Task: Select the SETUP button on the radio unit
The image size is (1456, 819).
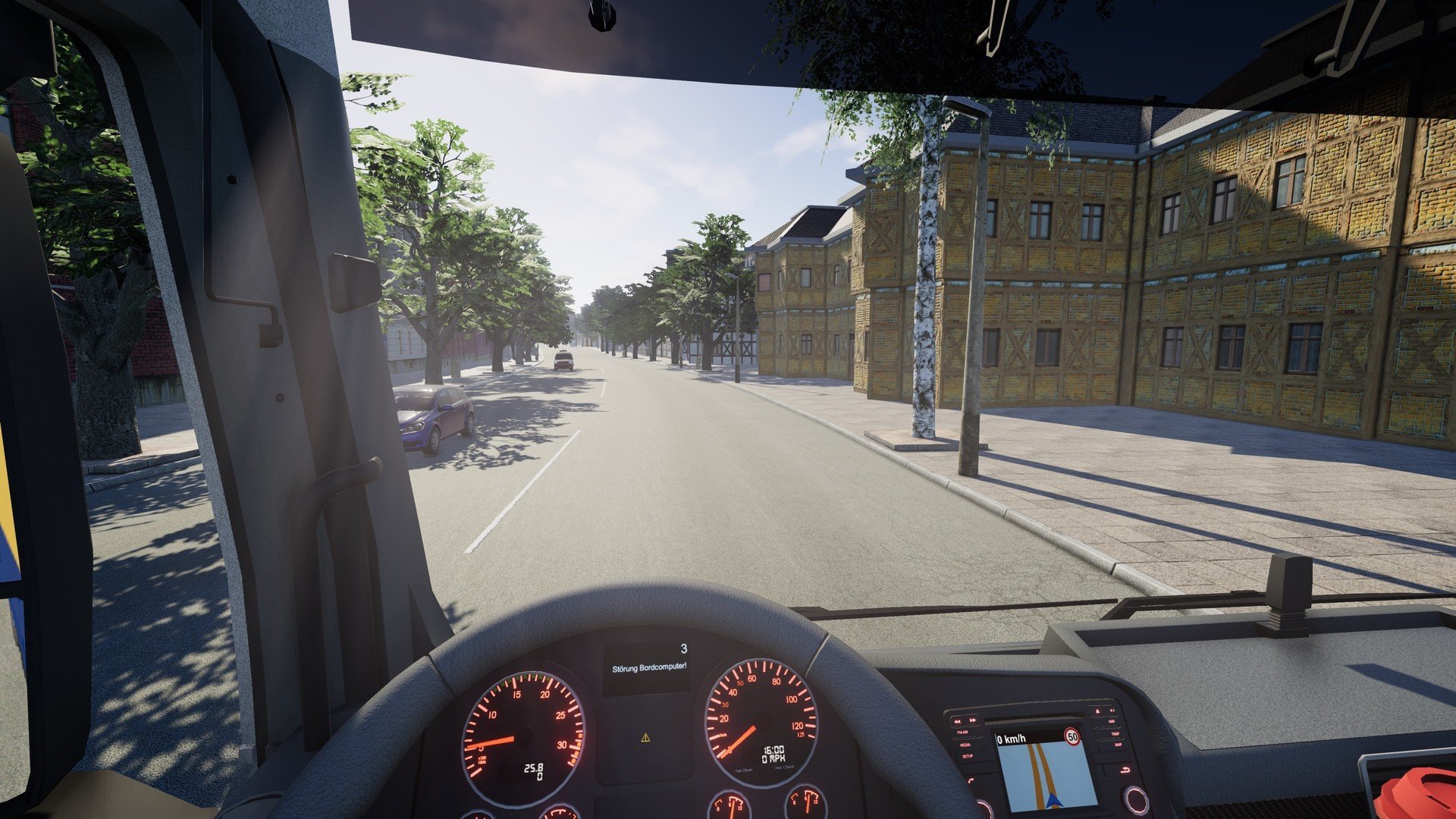Action: point(968,756)
